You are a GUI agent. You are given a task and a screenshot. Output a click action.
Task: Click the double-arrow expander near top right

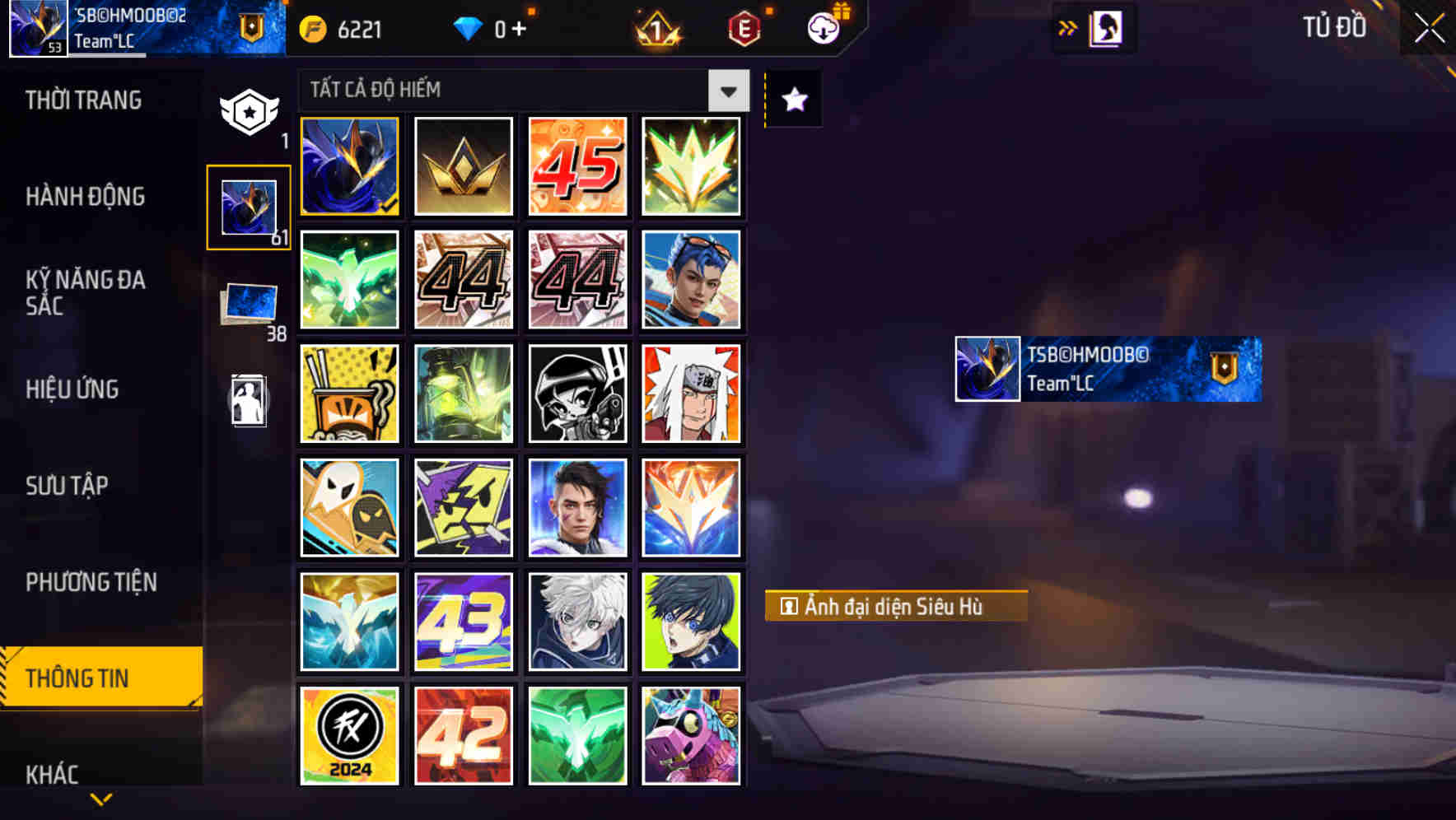(1066, 26)
